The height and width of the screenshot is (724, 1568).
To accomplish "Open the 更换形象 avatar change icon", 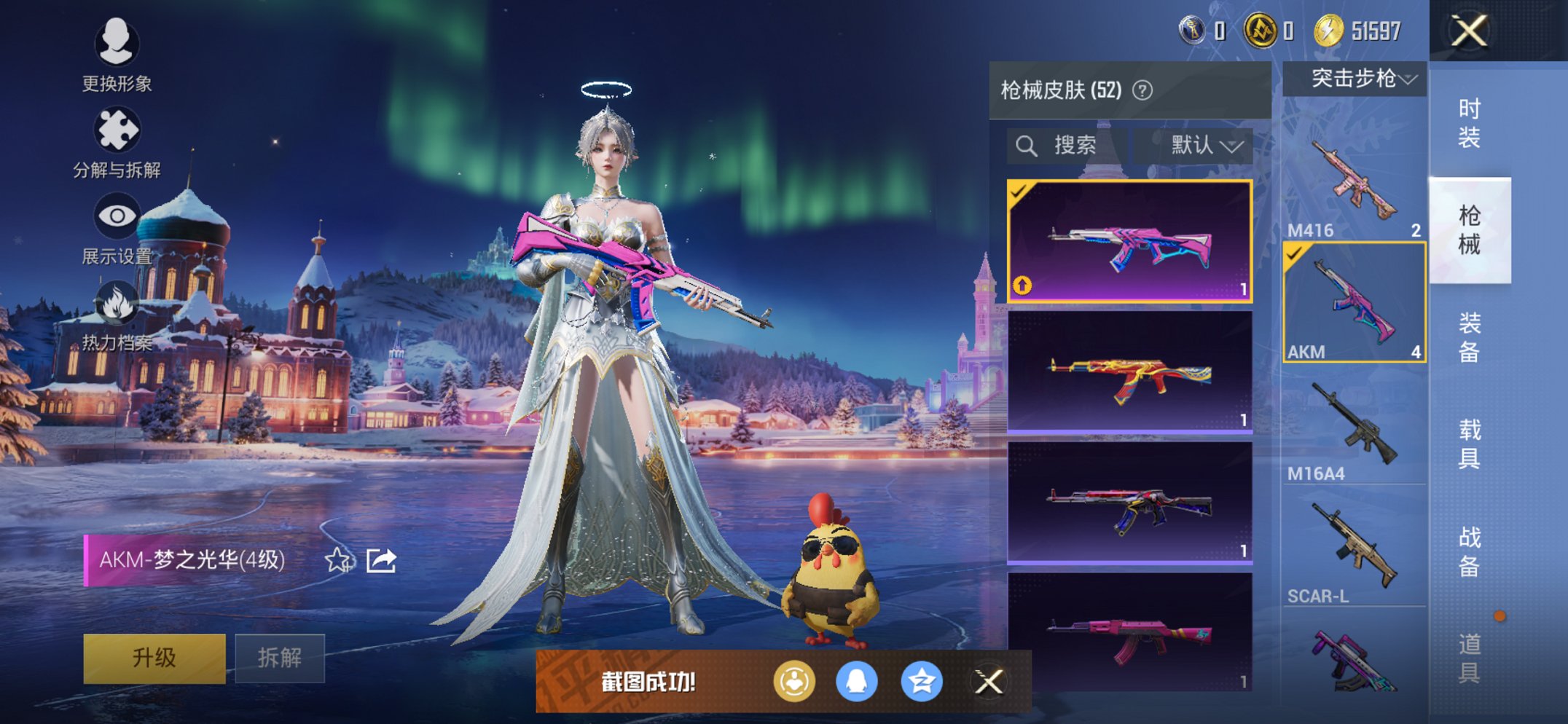I will pos(117,45).
